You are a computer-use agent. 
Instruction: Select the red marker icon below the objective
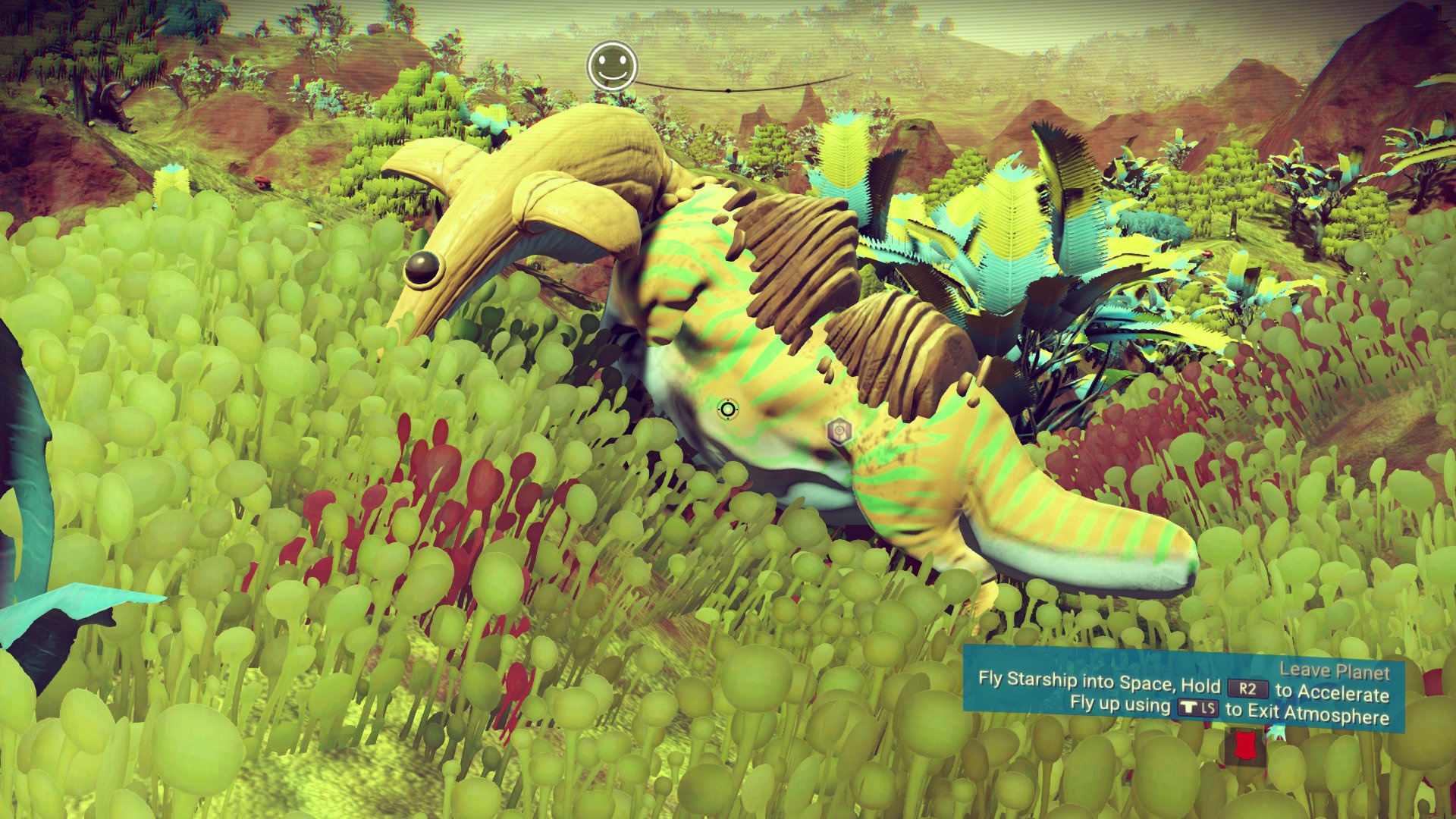1244,745
